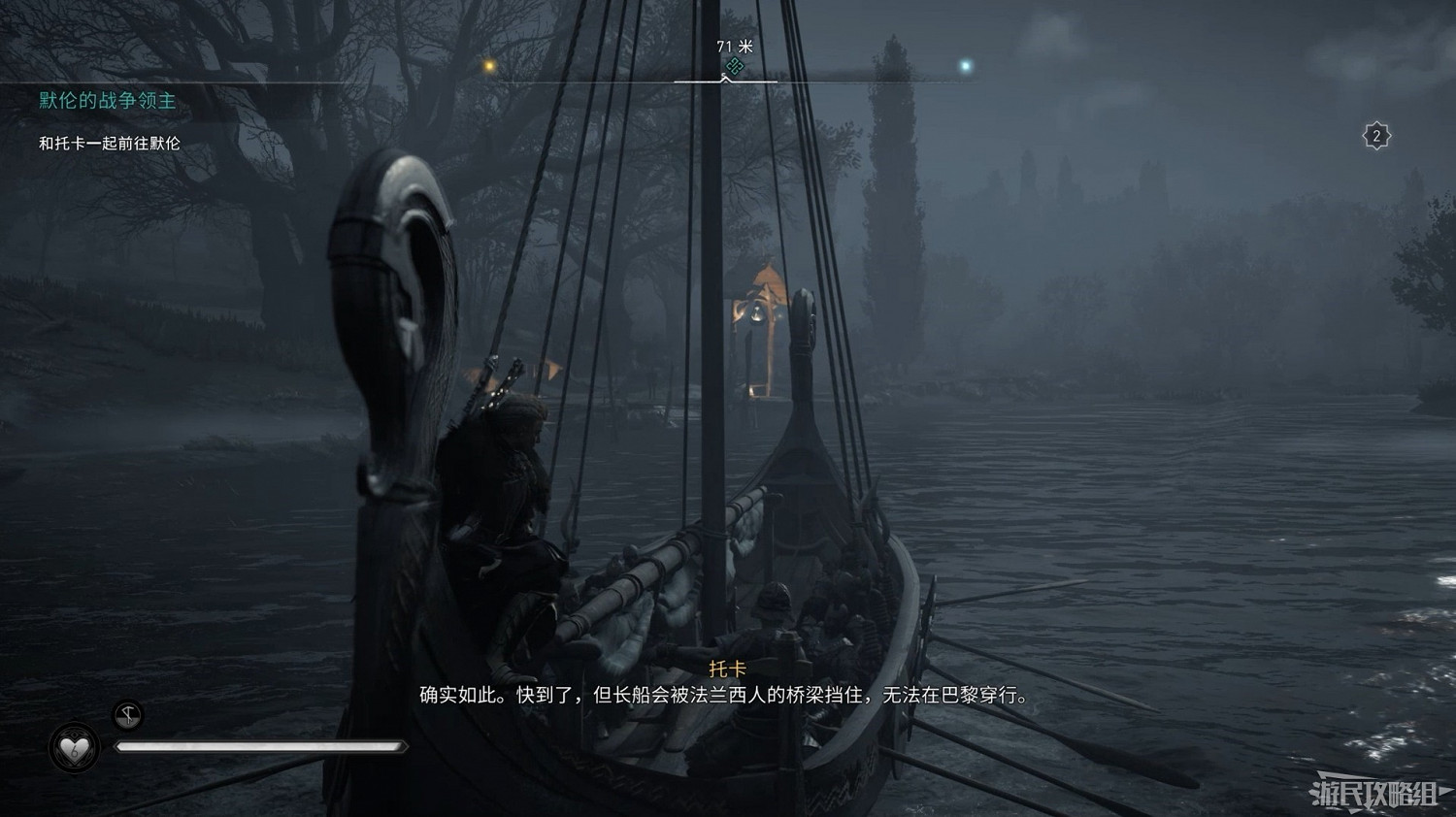
Task: Select the raven ability icon above the health orb
Action: (x=126, y=714)
